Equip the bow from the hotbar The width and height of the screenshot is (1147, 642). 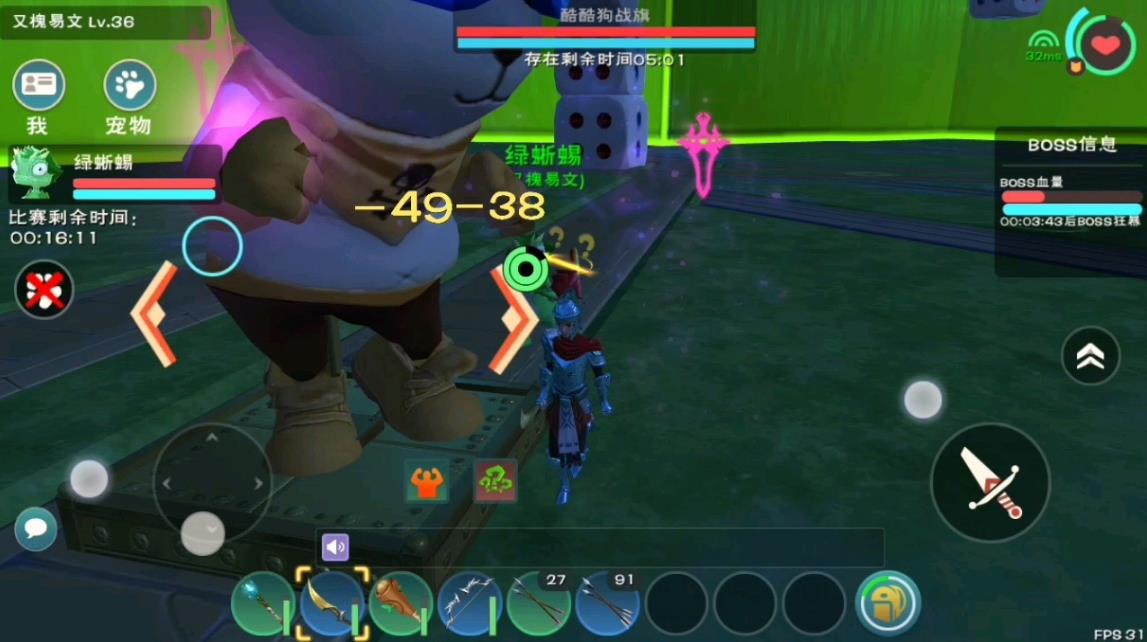468,604
